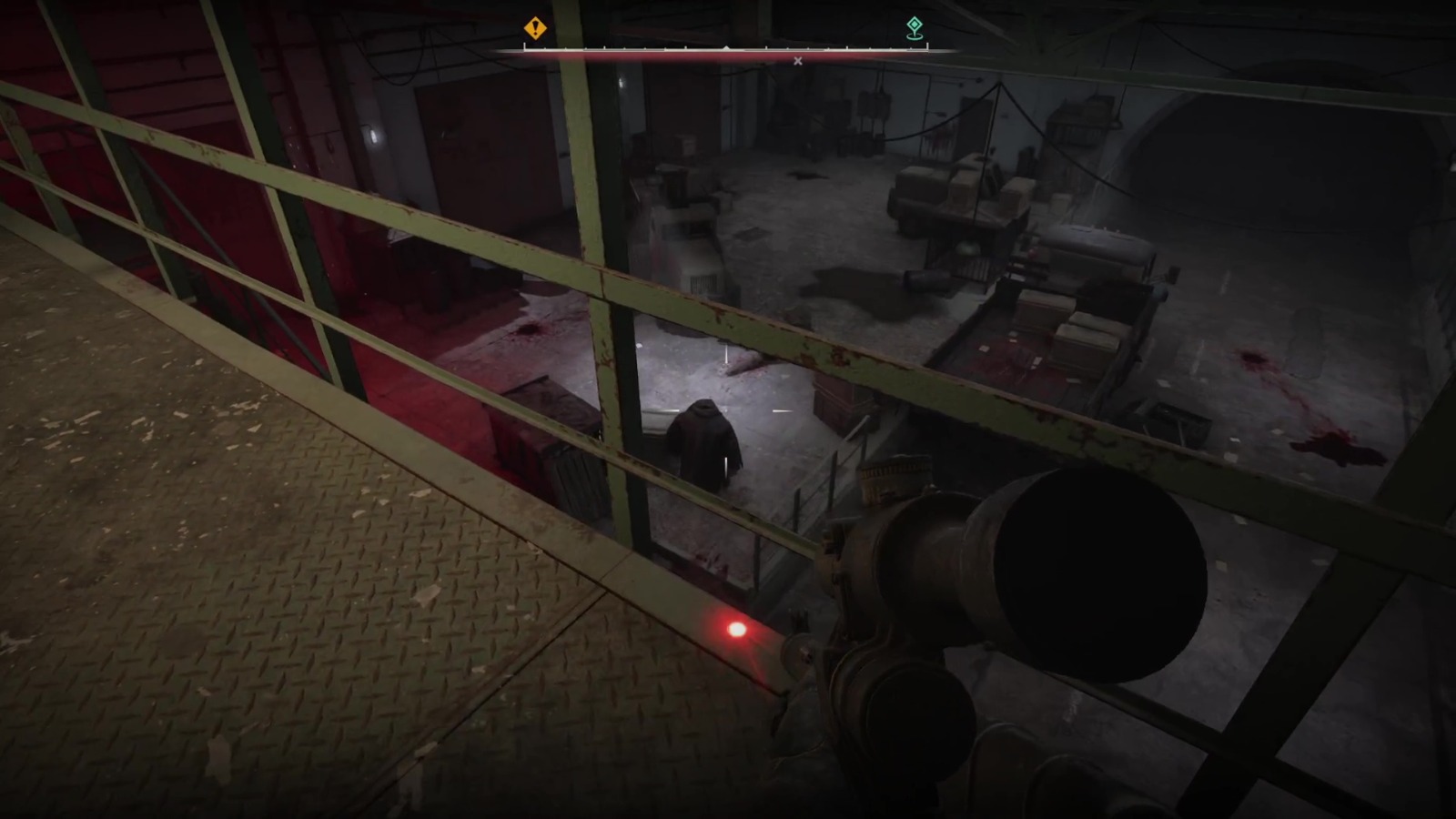Select the yellow exclamation alert marker
Screen dimensions: 1456x819
pos(535,28)
